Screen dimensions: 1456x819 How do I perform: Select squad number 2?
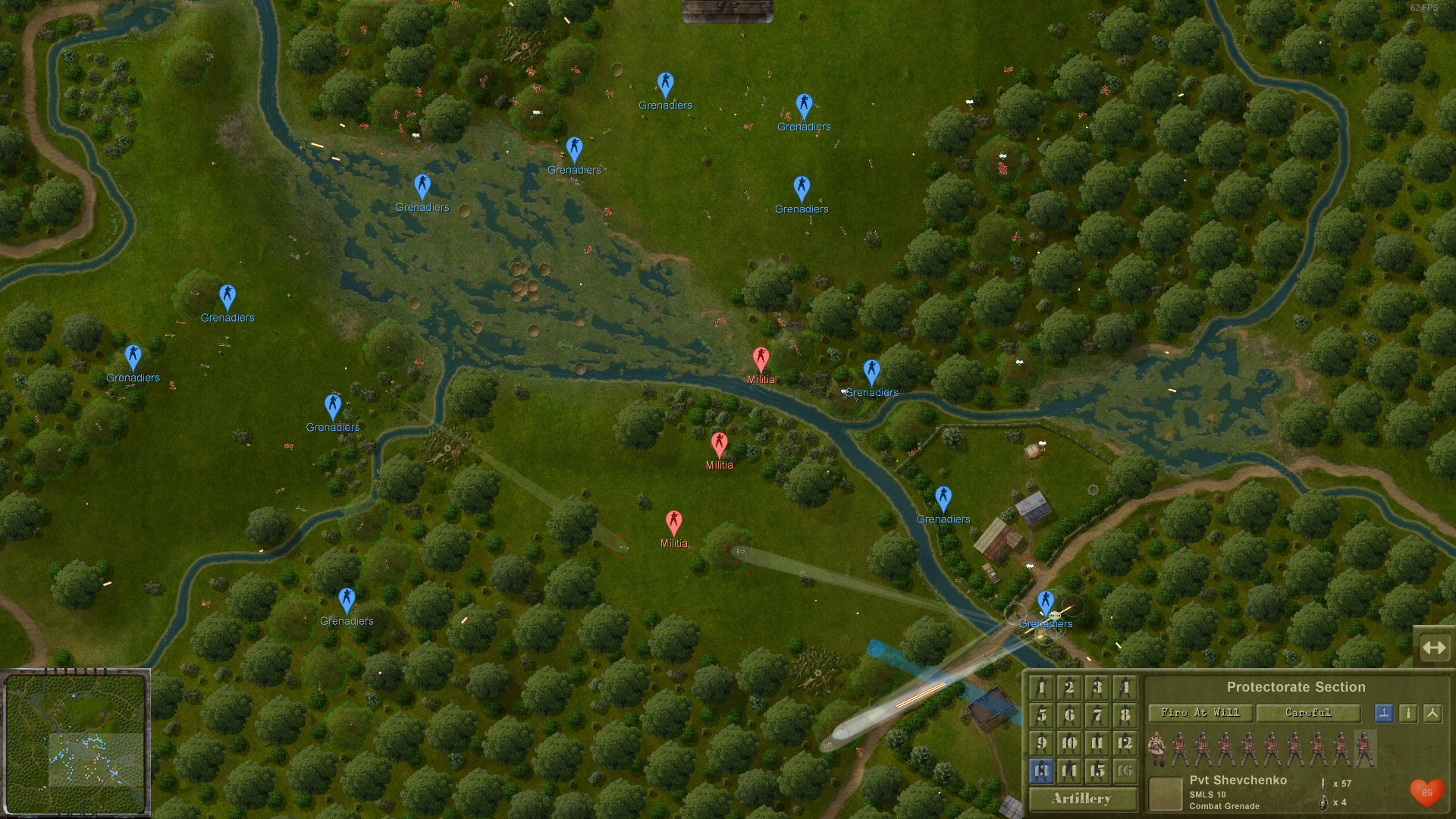click(x=1069, y=688)
